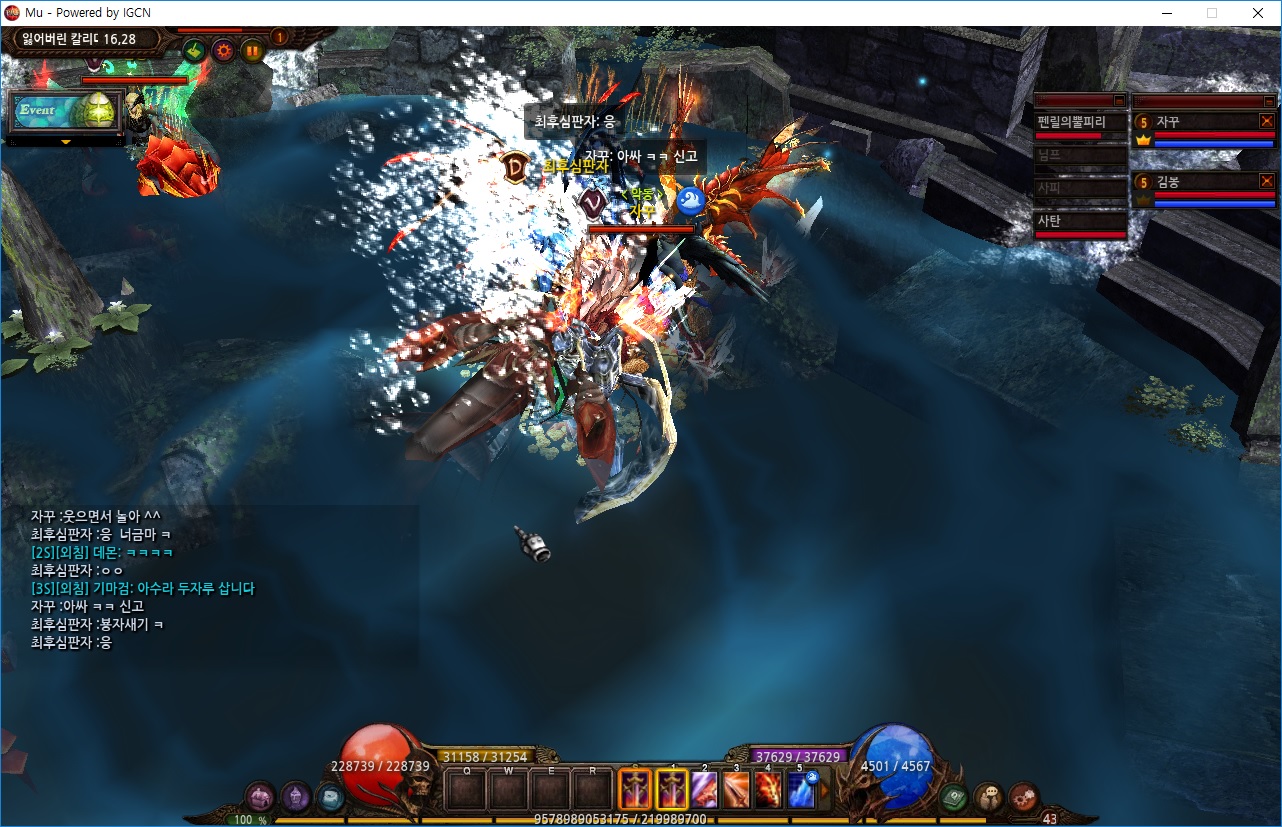
Task: Open the Event egg banner
Action: pyautogui.click(x=66, y=111)
